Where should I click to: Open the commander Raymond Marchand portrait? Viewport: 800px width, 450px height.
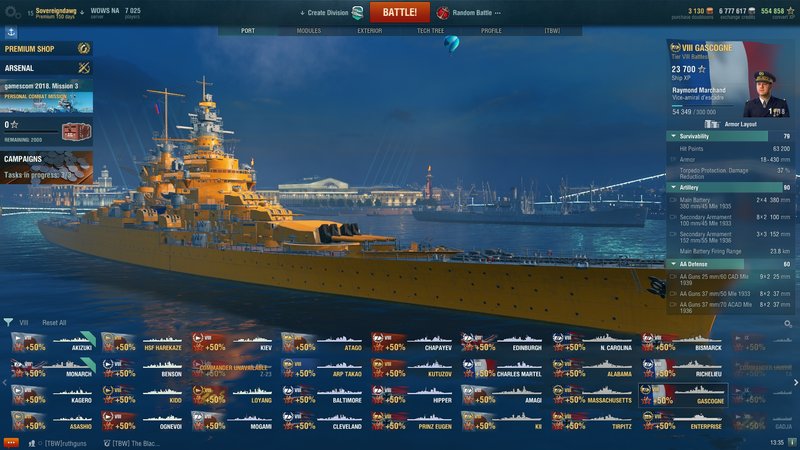766,92
